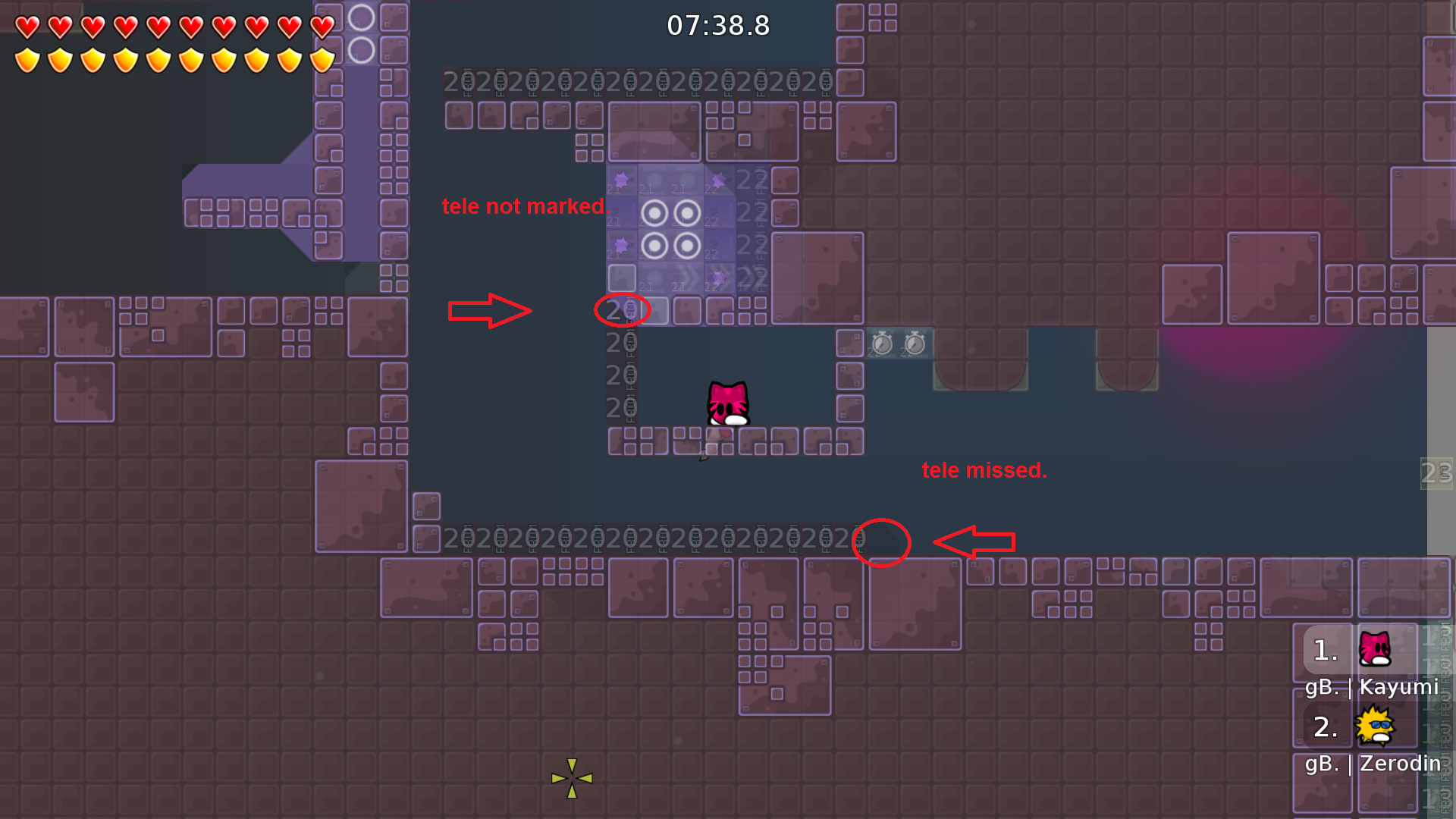Select the left stopwatch switch-timer tile
1456x819 pixels.
(880, 345)
